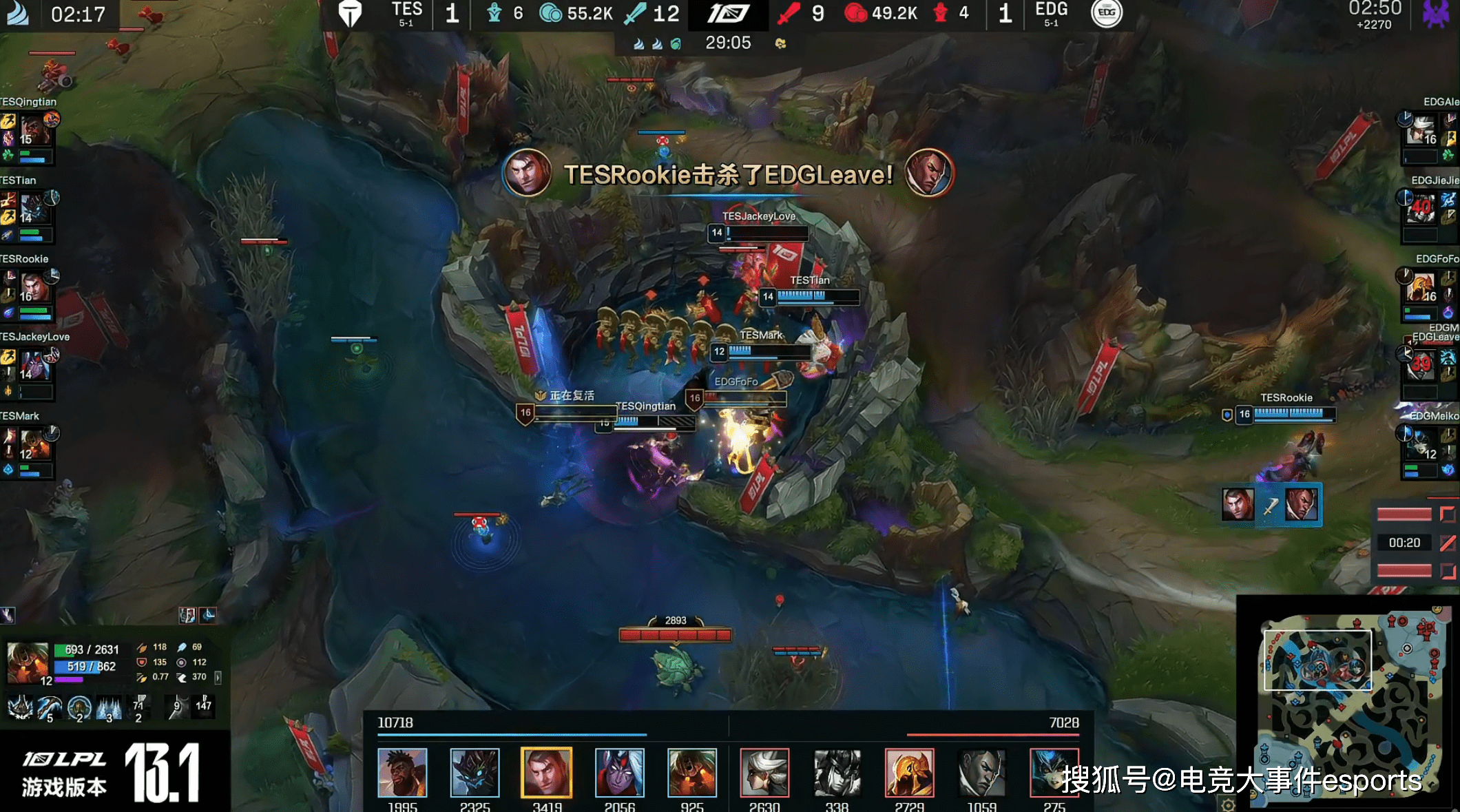The width and height of the screenshot is (1460, 812).
Task: Click the curved blade ability icon
Action: (x=50, y=707)
